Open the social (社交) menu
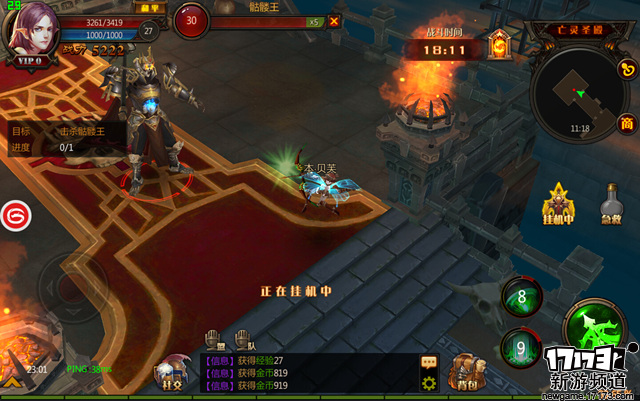This screenshot has height=401, width=640. click(169, 372)
